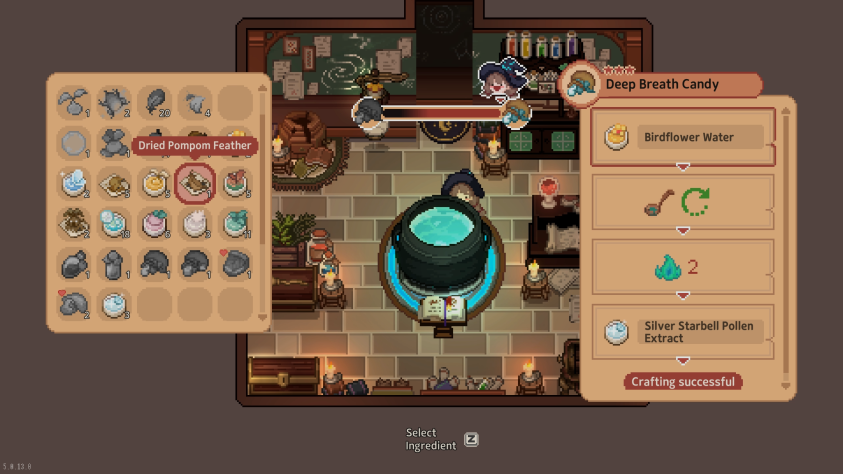Click the ingredient list scrollbar
The width and height of the screenshot is (843, 474).
coord(264,200)
